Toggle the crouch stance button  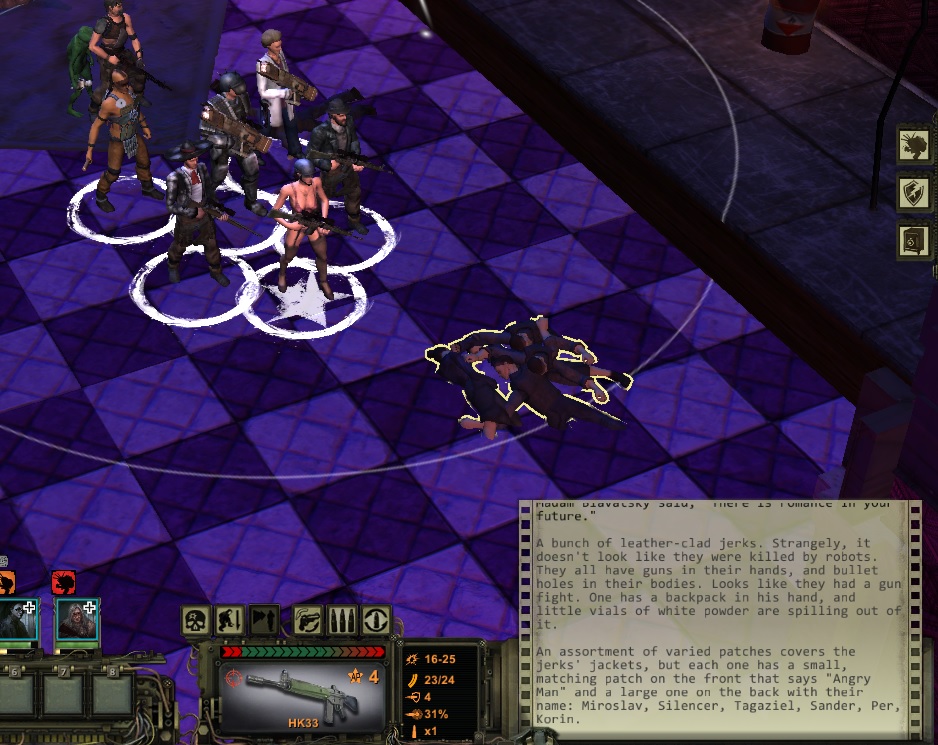pos(230,621)
